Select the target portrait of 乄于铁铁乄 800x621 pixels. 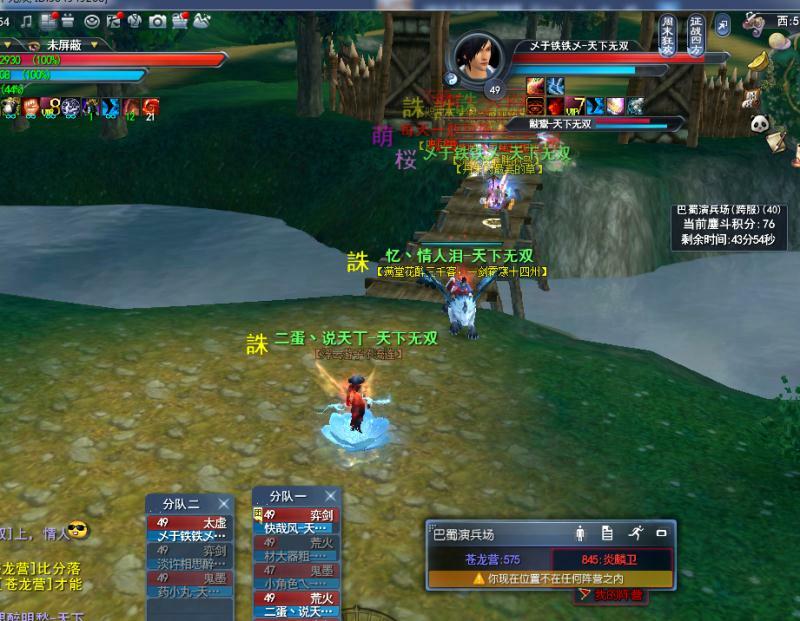(477, 58)
